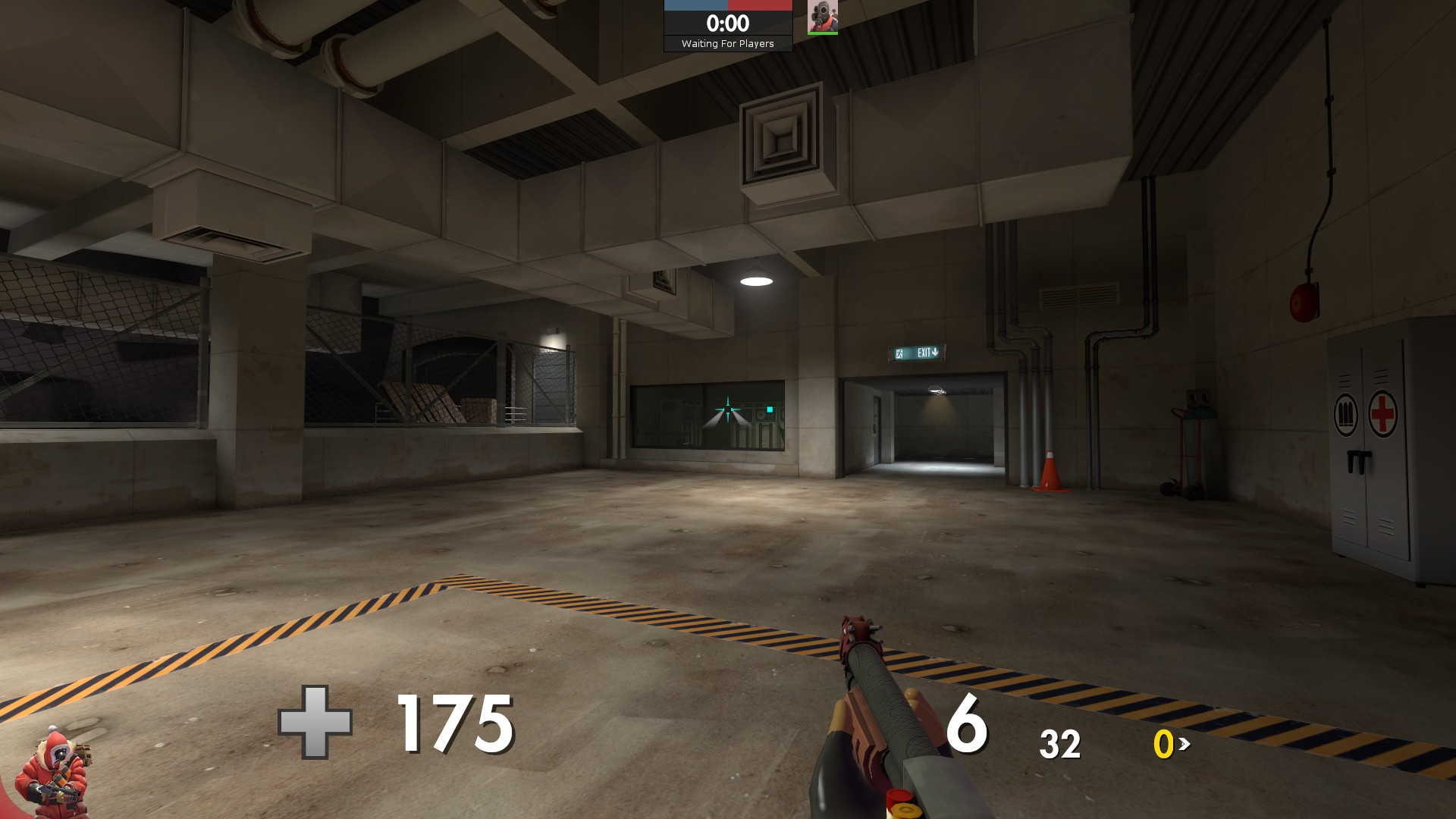
Task: Click the green health bar under the portrait
Action: [823, 33]
